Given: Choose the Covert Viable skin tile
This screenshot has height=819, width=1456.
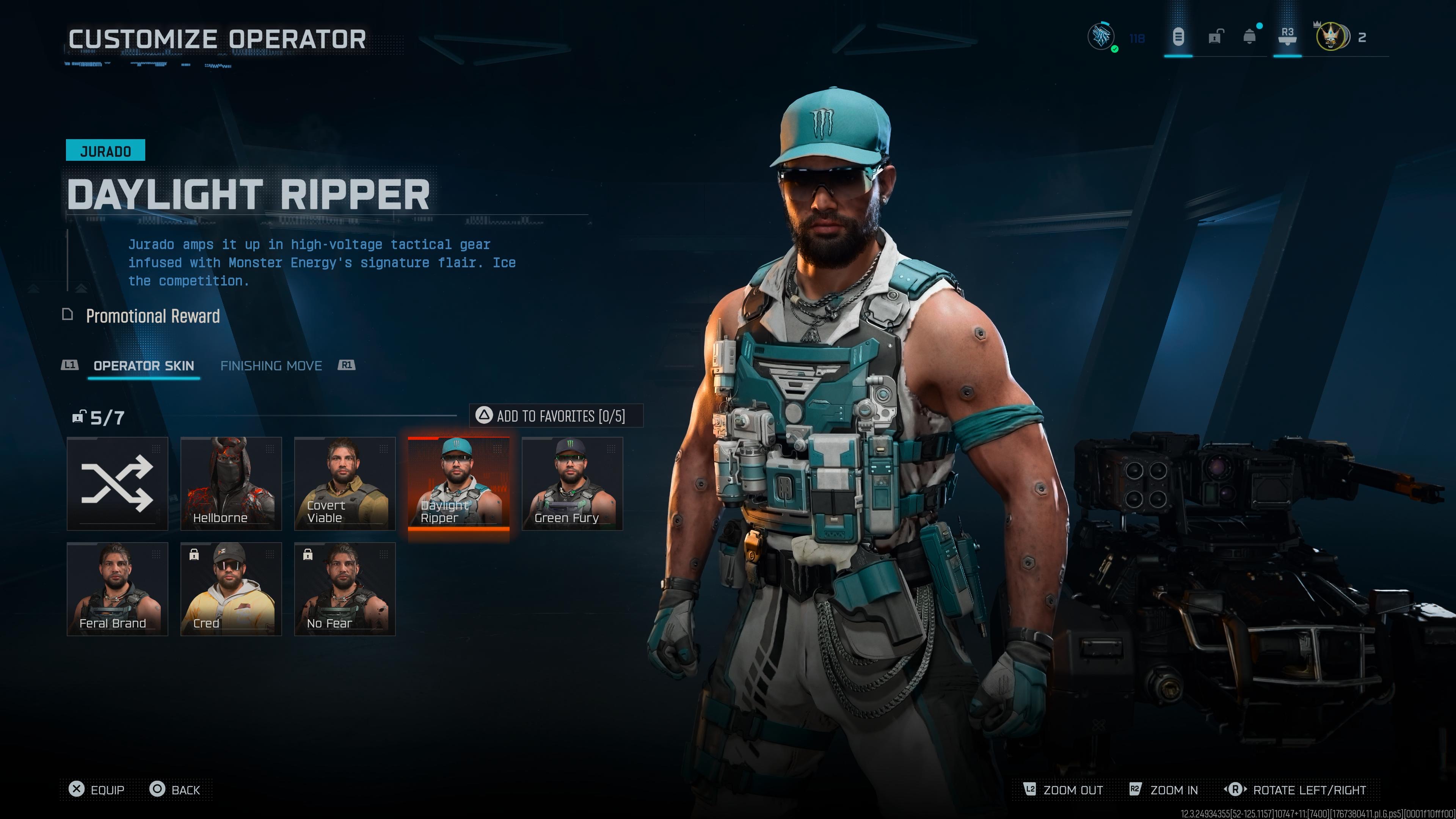Looking at the screenshot, I should (344, 484).
